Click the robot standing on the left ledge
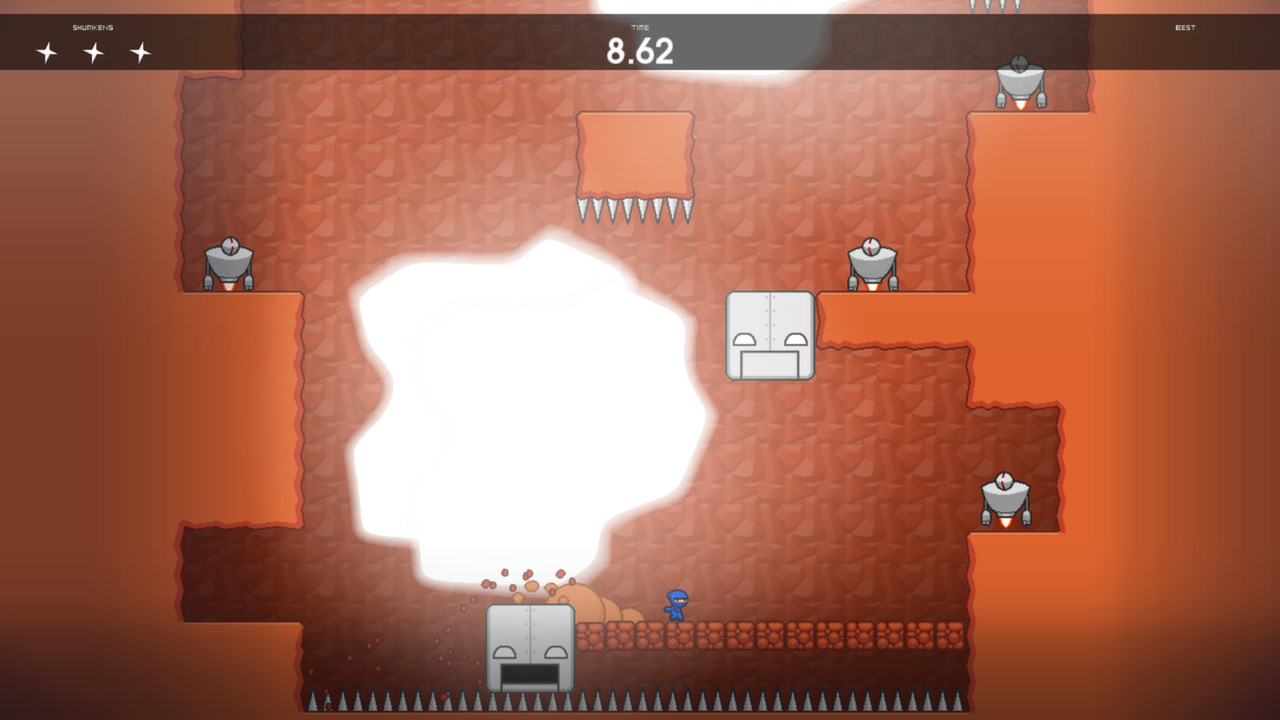This screenshot has height=720, width=1280. pyautogui.click(x=227, y=262)
